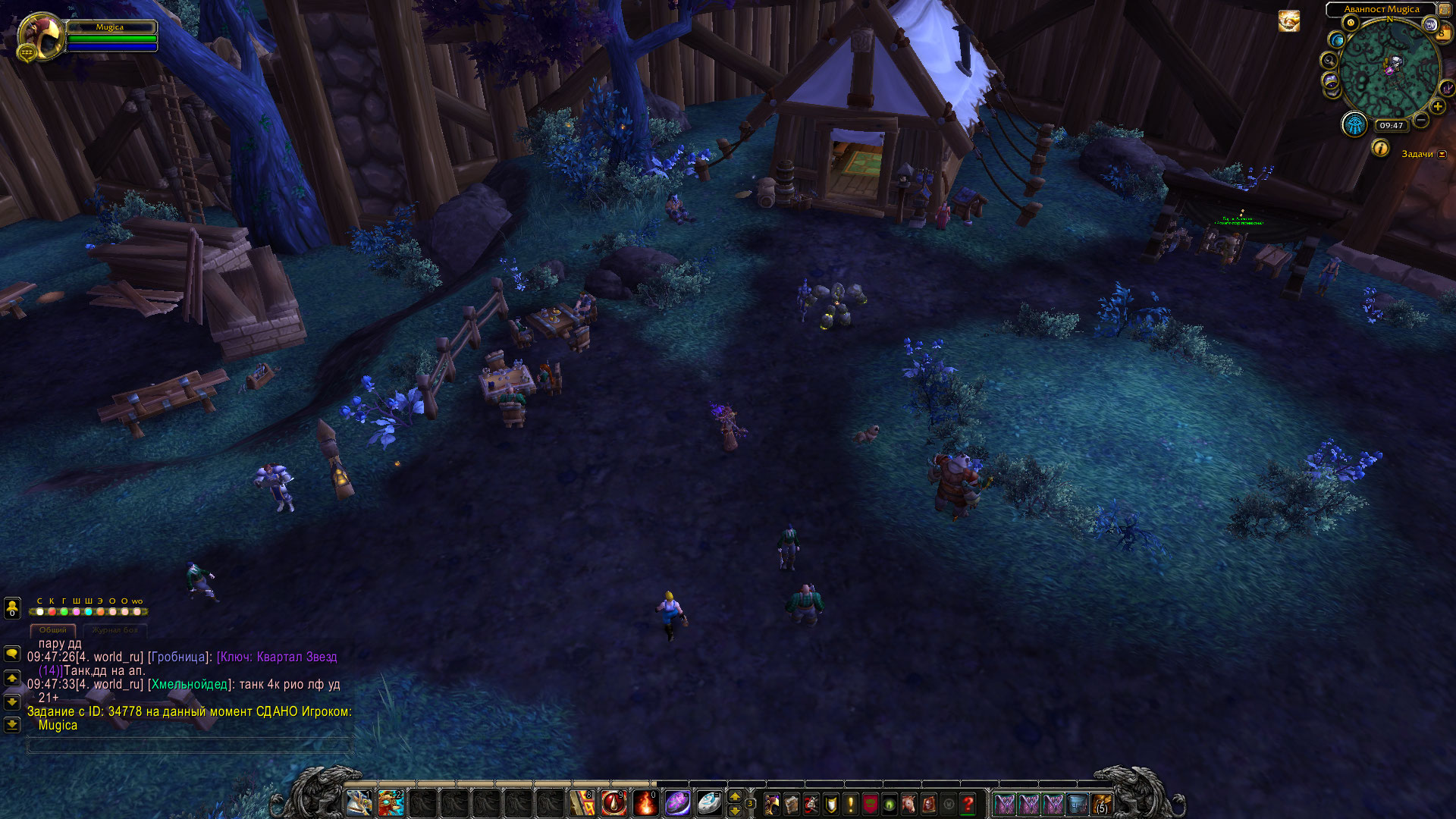Screen dimensions: 1456x819
Task: Zoom out the minimap with minus button
Action: coord(1421,120)
